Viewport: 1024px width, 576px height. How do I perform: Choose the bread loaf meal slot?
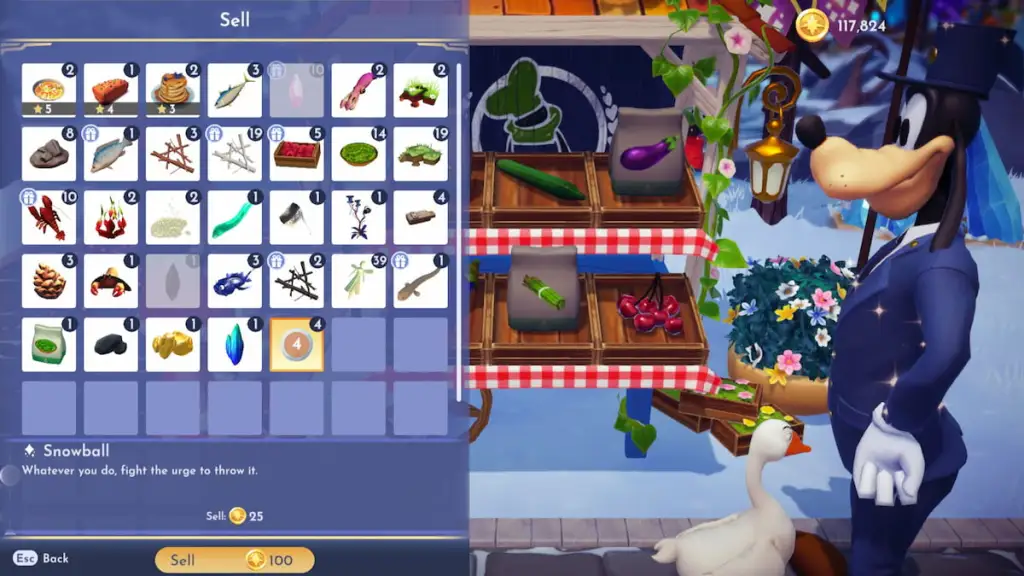(110, 90)
